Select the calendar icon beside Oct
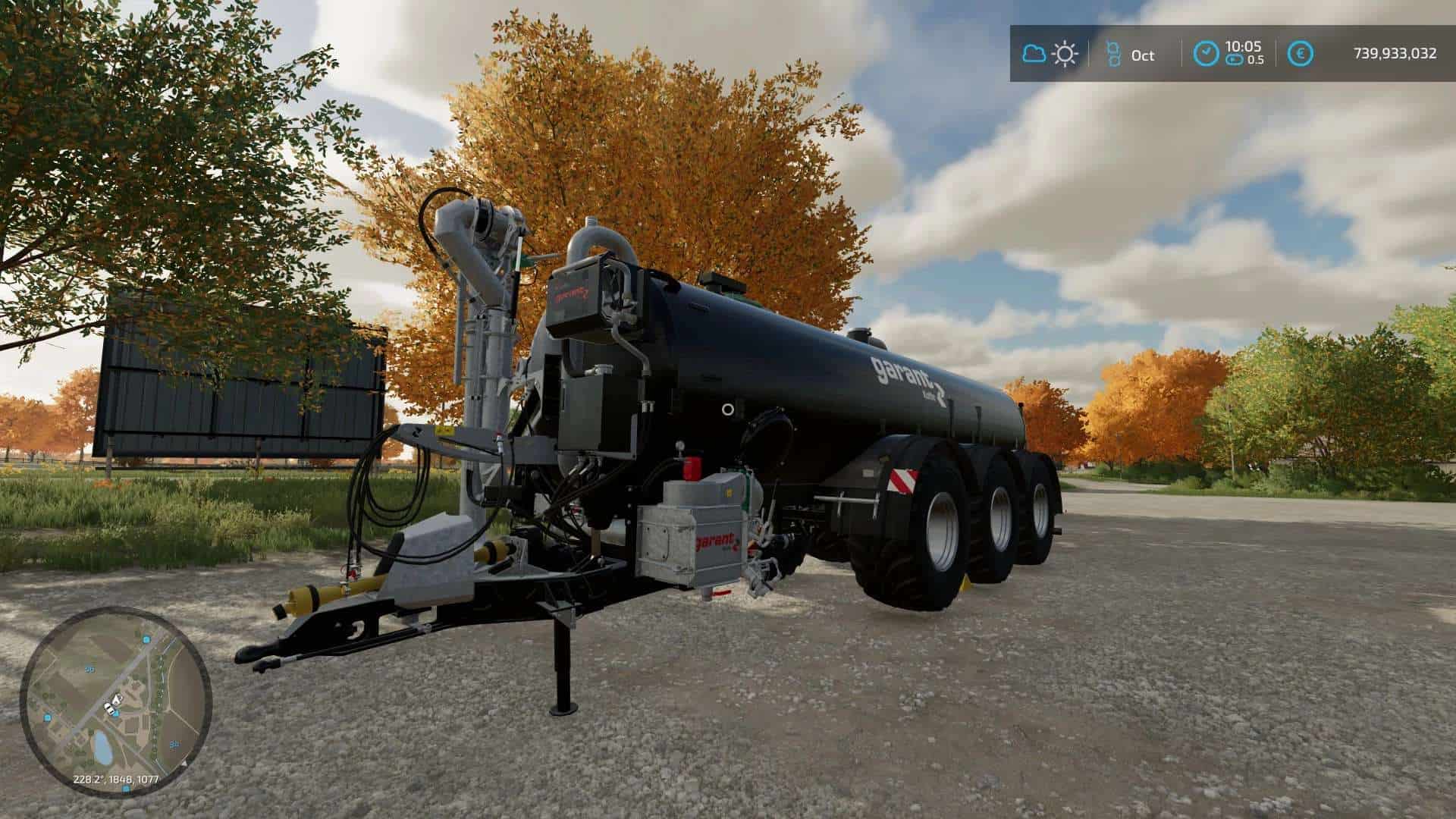Screen dimensions: 1456x819 click(1113, 54)
